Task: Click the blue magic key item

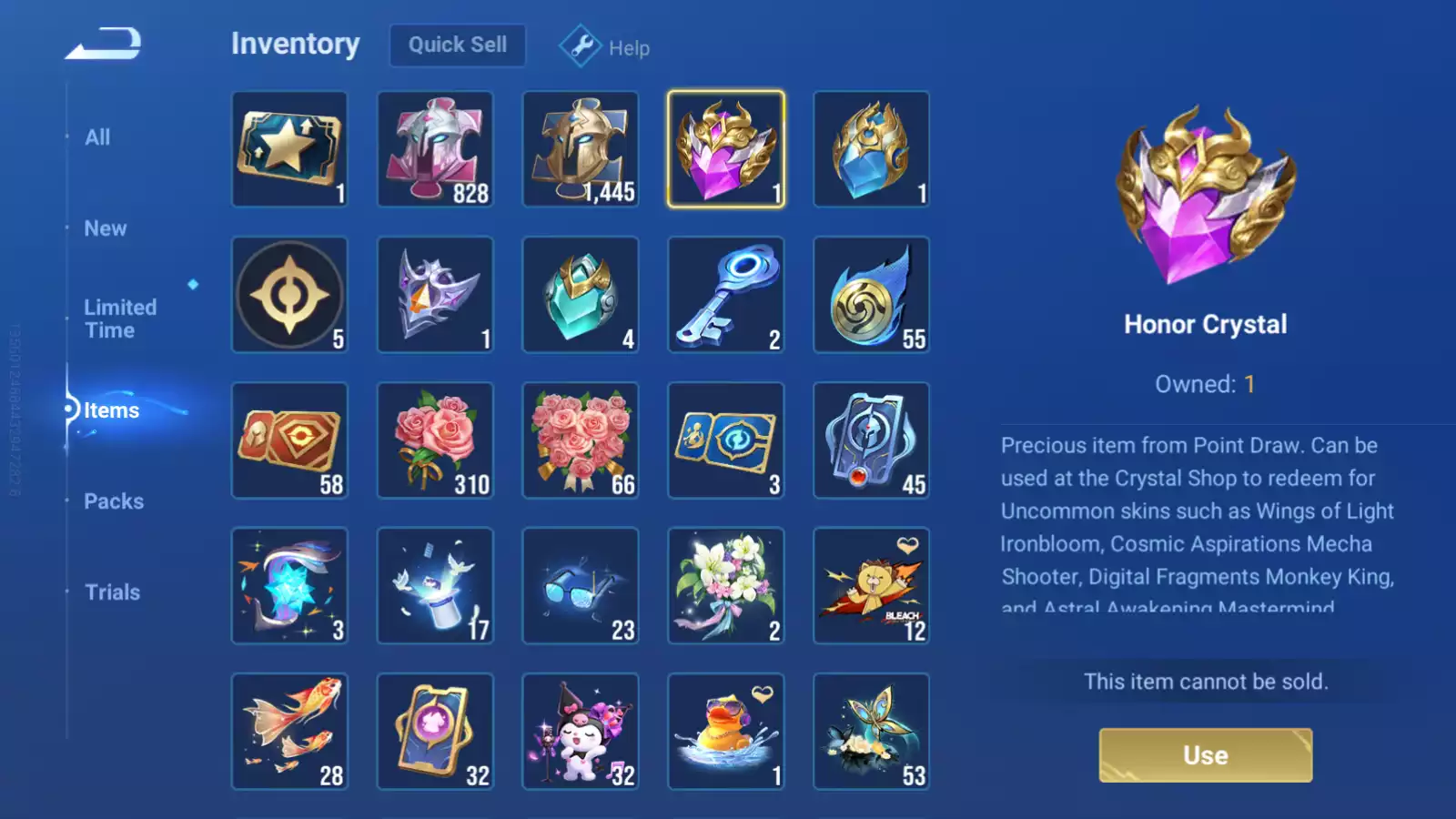Action: (725, 294)
